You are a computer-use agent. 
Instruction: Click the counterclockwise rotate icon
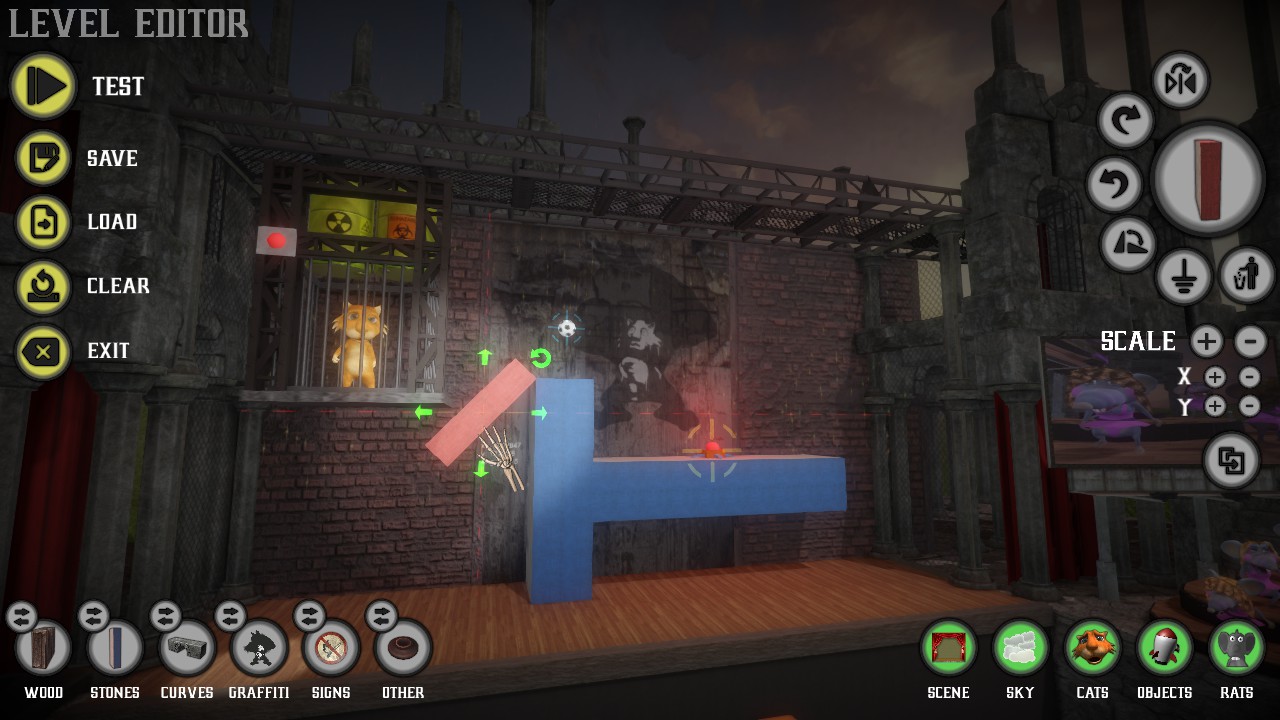(1115, 185)
